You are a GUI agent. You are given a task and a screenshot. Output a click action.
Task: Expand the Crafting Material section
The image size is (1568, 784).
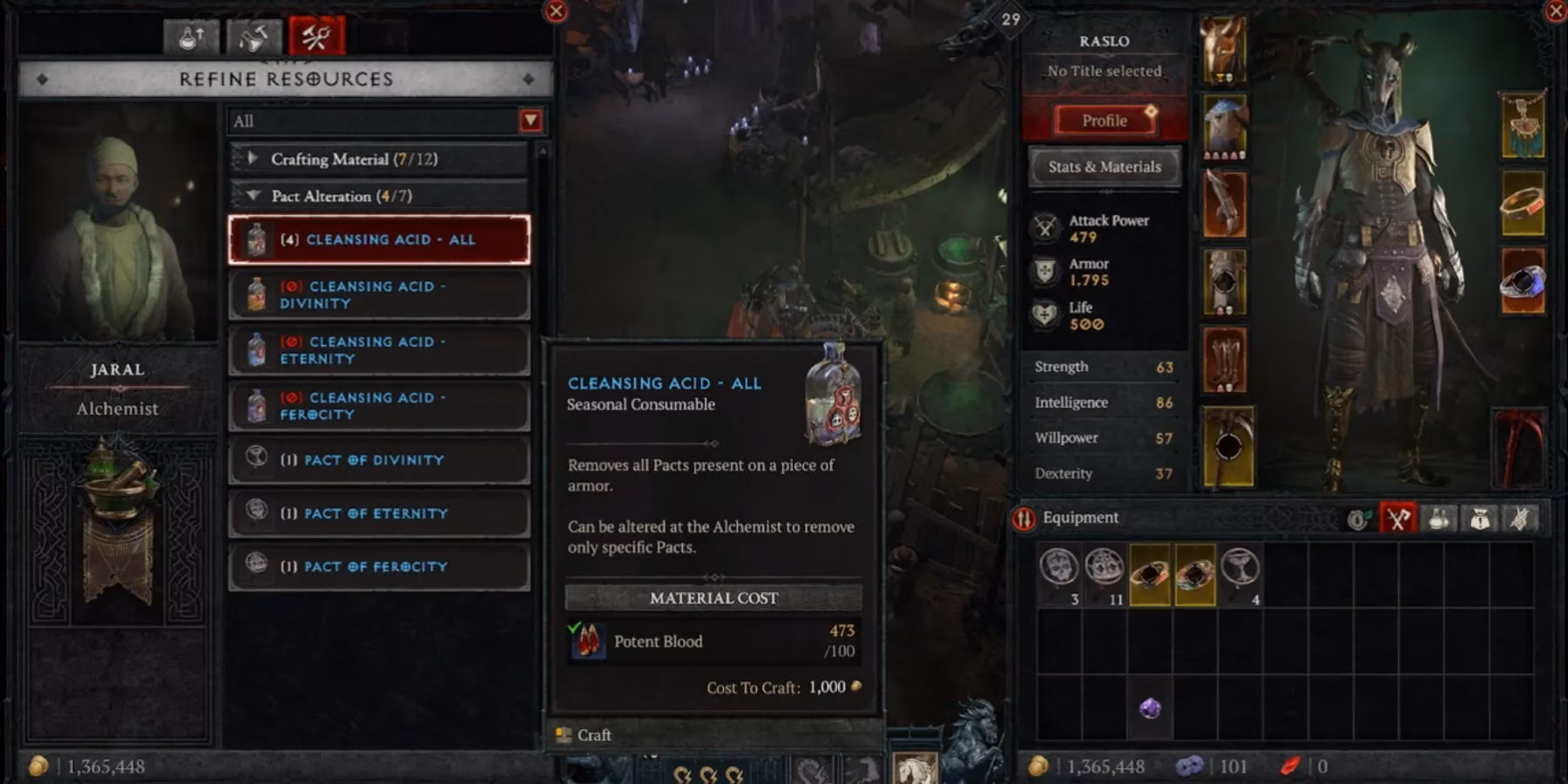tap(253, 159)
